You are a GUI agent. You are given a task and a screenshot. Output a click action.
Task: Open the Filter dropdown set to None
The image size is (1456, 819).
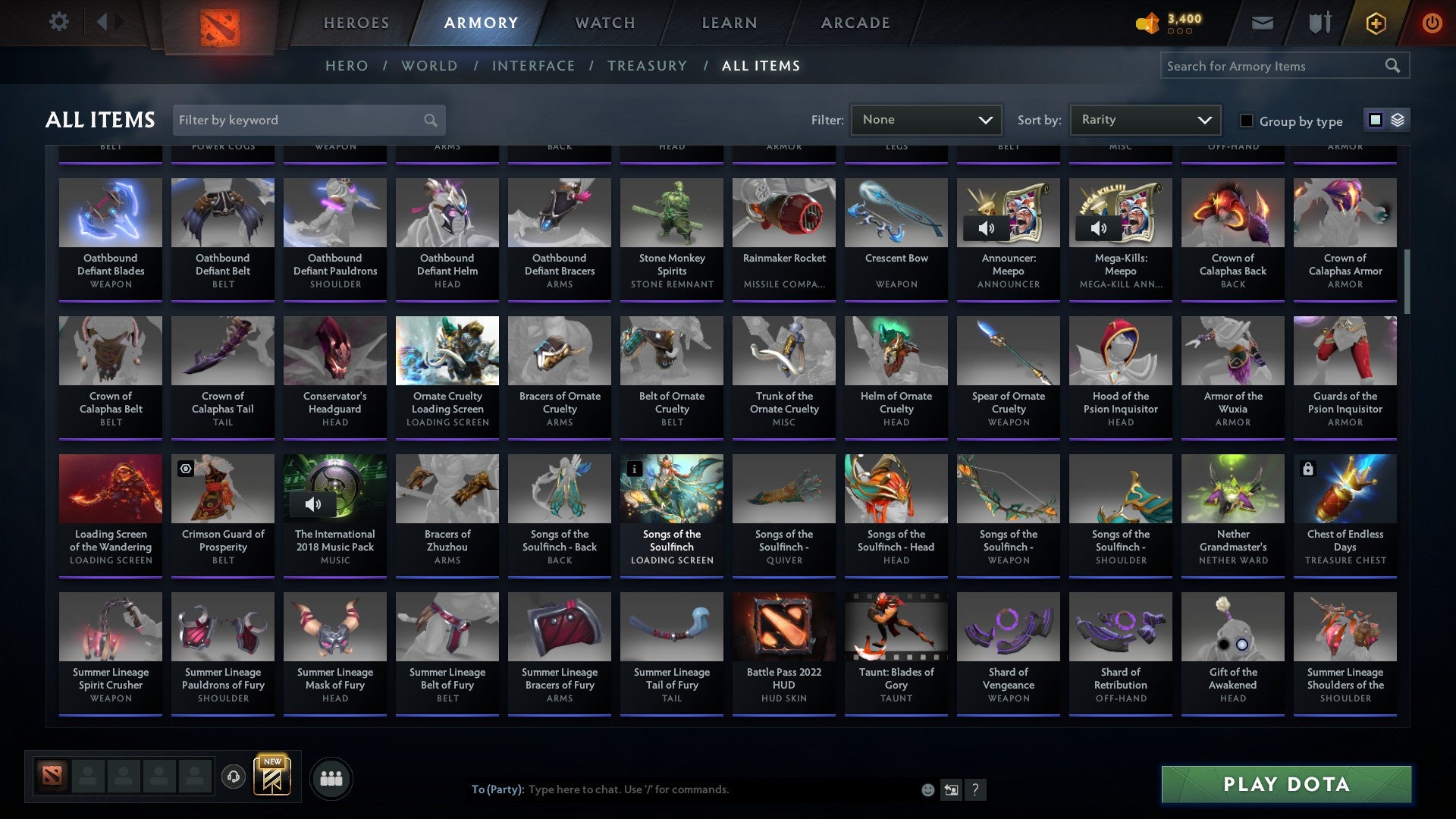(x=926, y=119)
